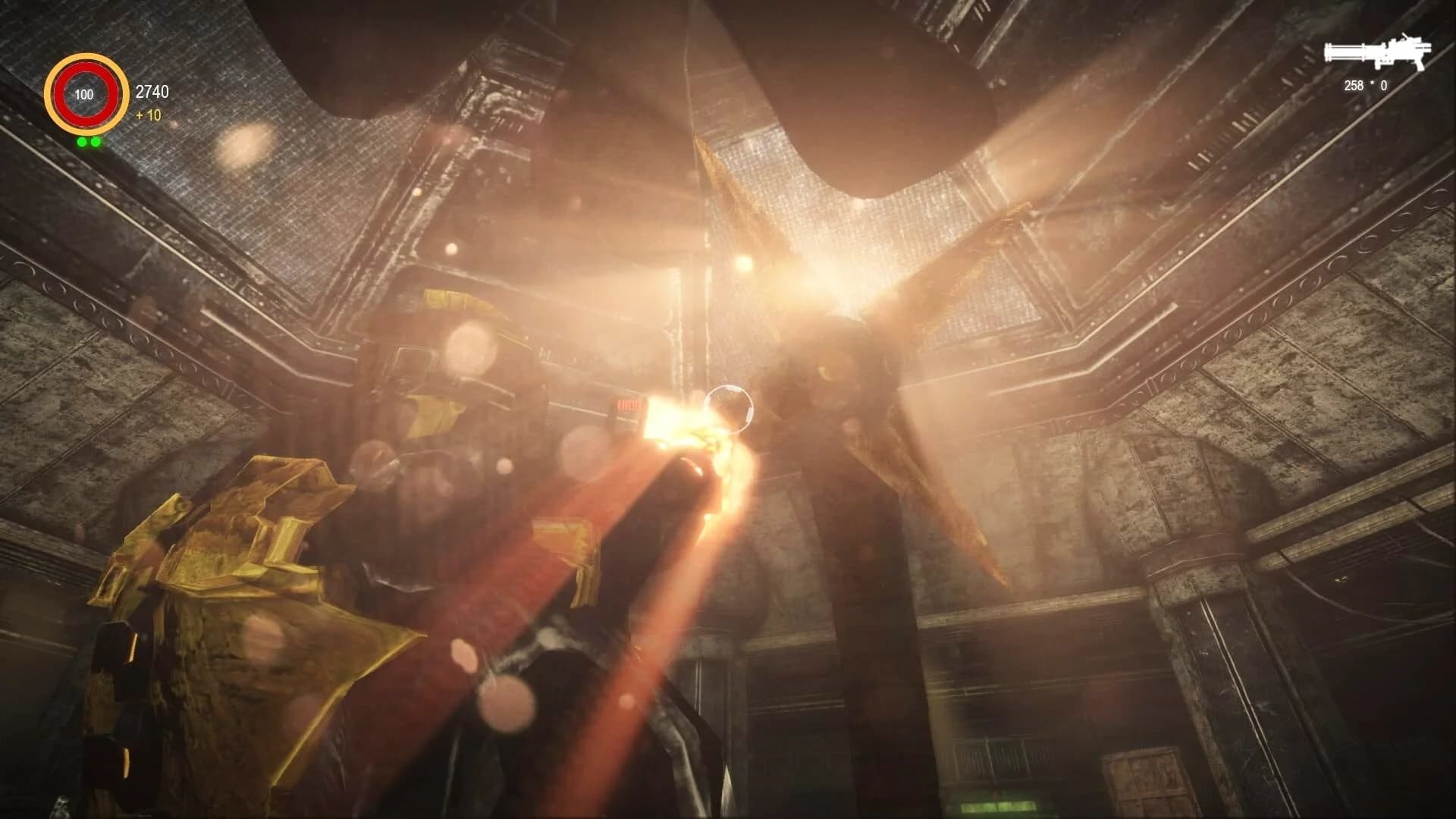Click the red inner health ring
Viewport: 1456px width, 819px height.
(85, 70)
